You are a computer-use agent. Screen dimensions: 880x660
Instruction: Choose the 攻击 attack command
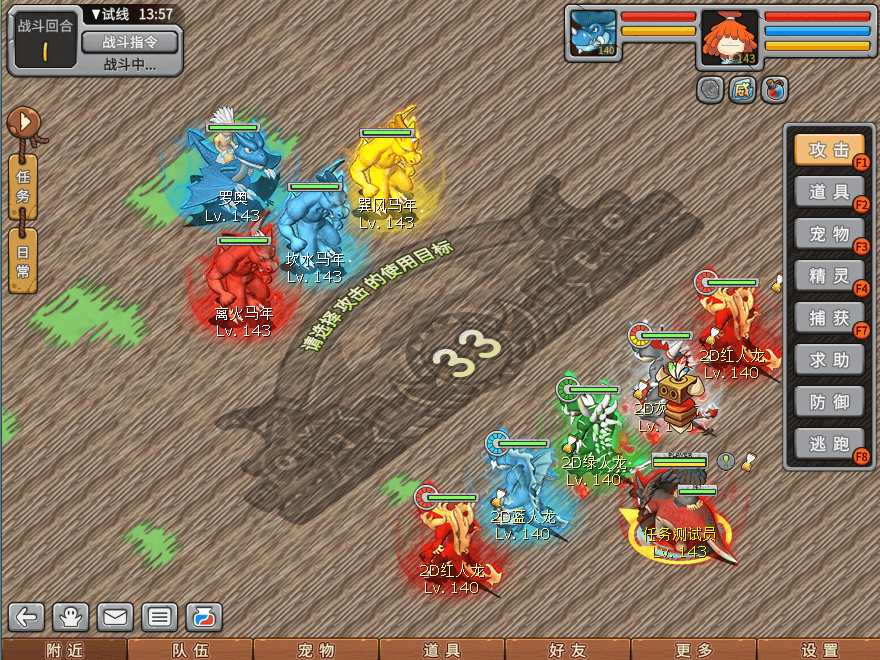point(829,150)
